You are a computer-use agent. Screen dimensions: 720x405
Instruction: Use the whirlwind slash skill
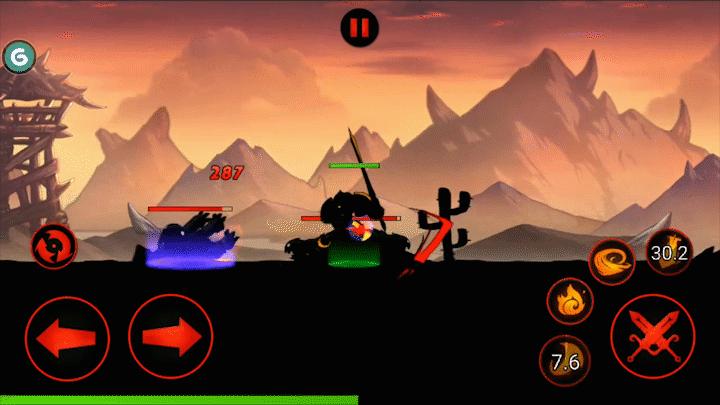pyautogui.click(x=612, y=260)
